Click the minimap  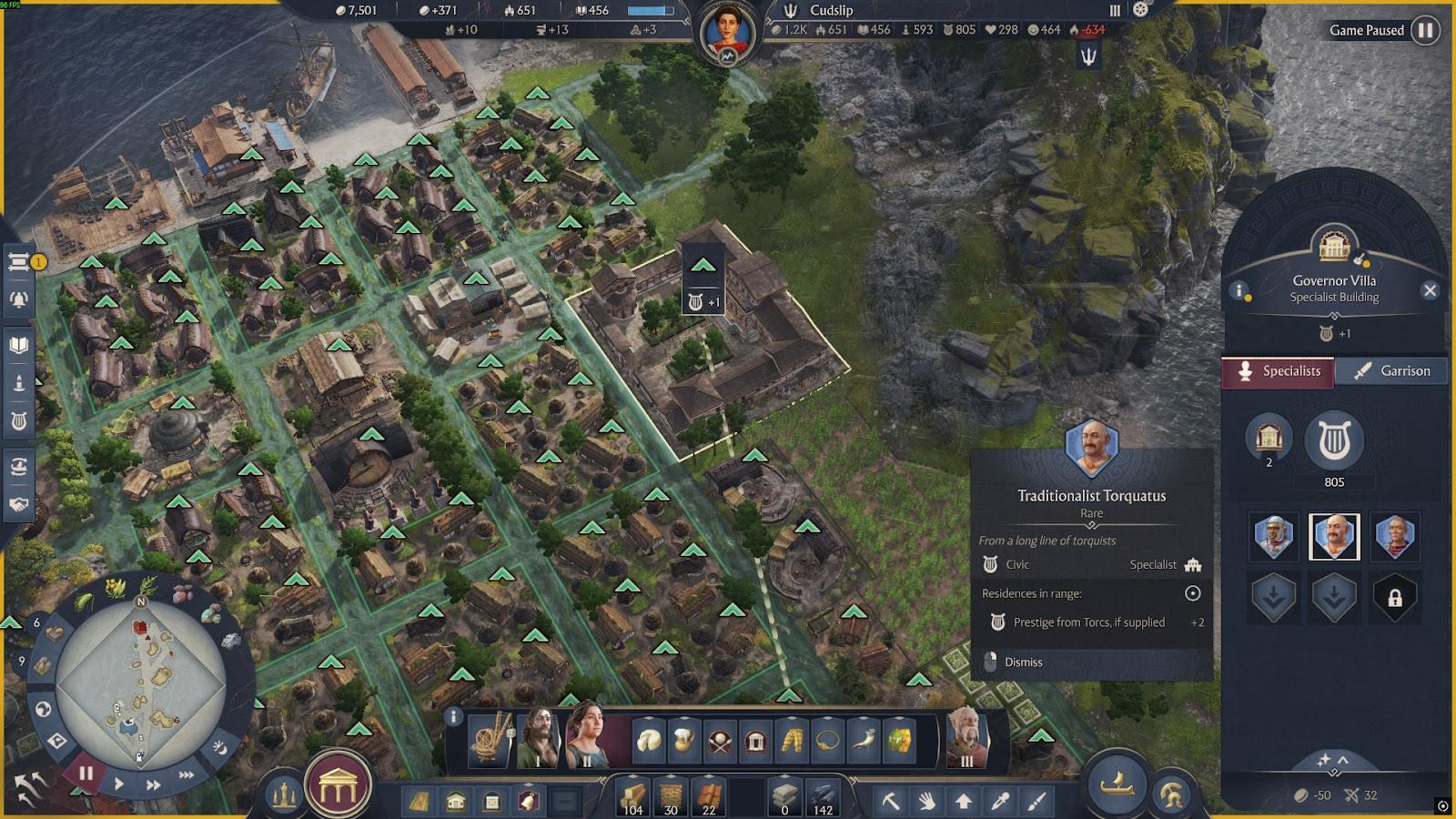click(140, 684)
